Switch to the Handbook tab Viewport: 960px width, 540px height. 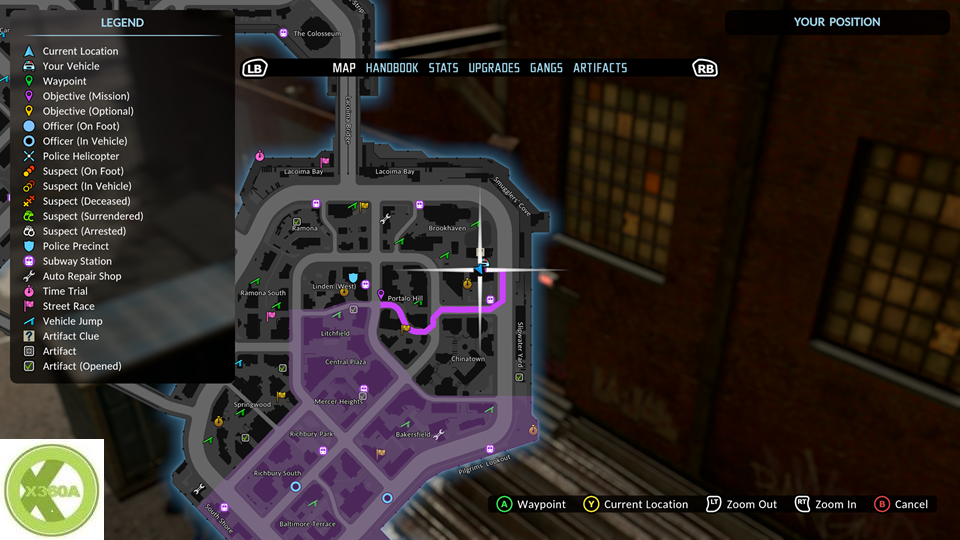pos(392,68)
